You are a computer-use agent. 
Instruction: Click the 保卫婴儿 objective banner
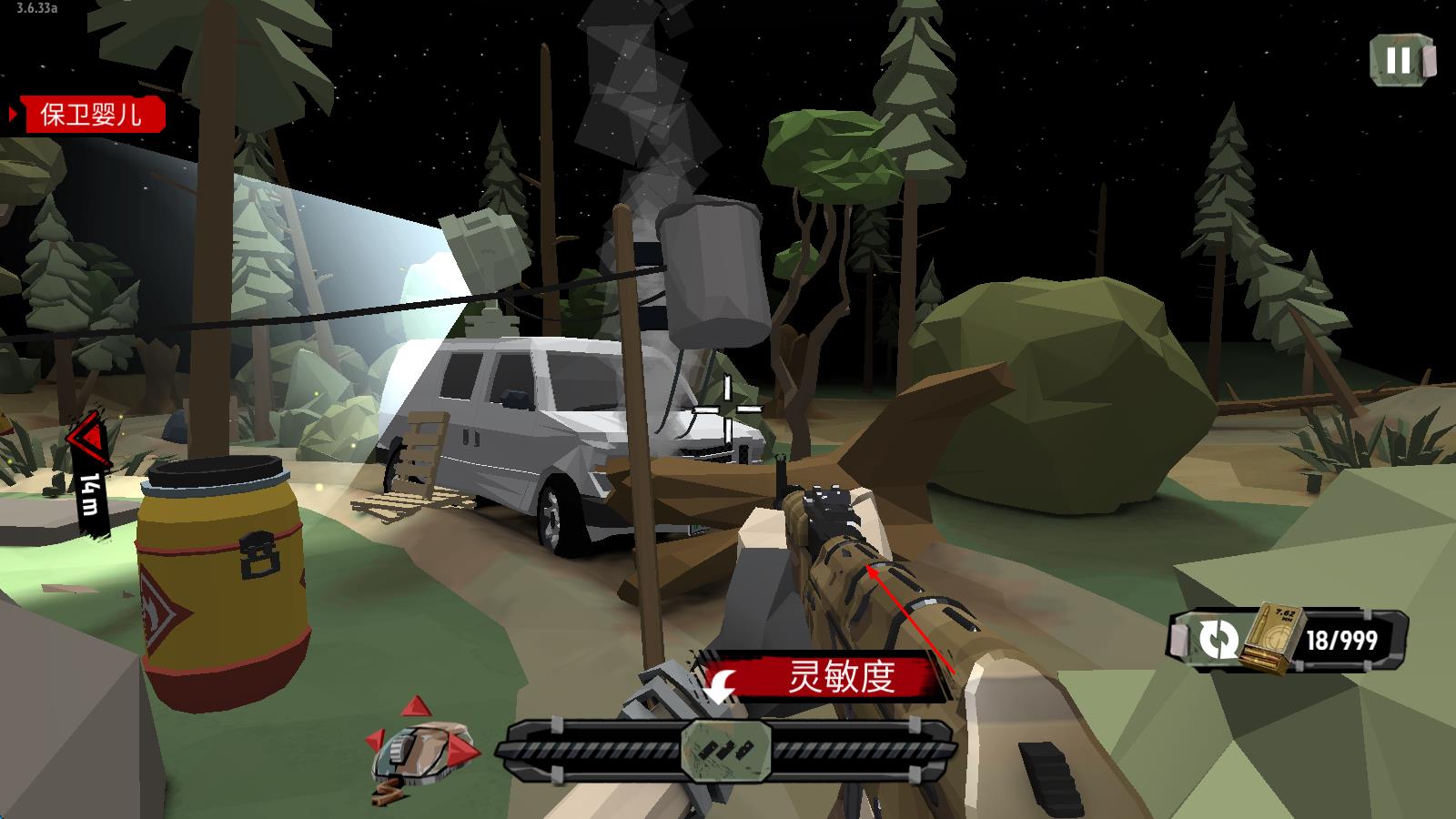tap(89, 116)
